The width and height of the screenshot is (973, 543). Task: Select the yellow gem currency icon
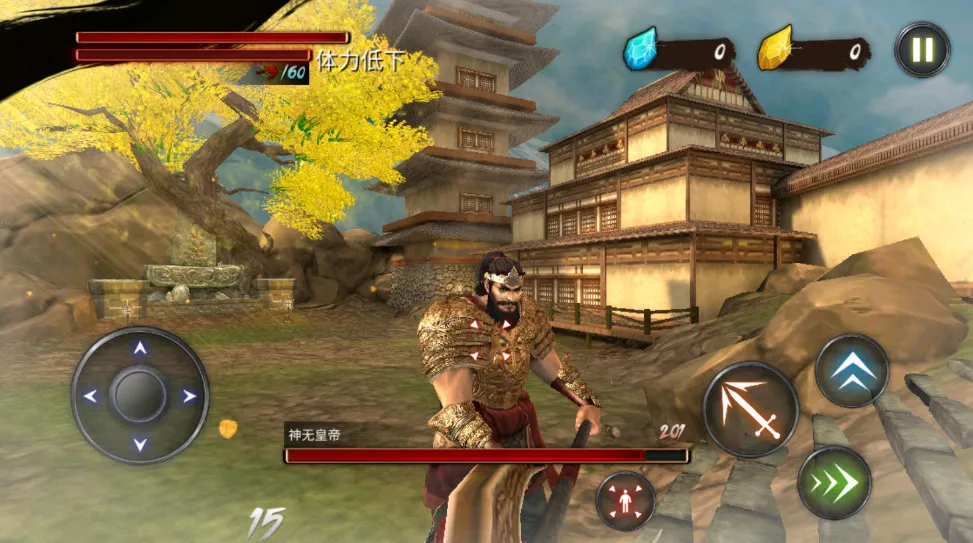point(774,49)
